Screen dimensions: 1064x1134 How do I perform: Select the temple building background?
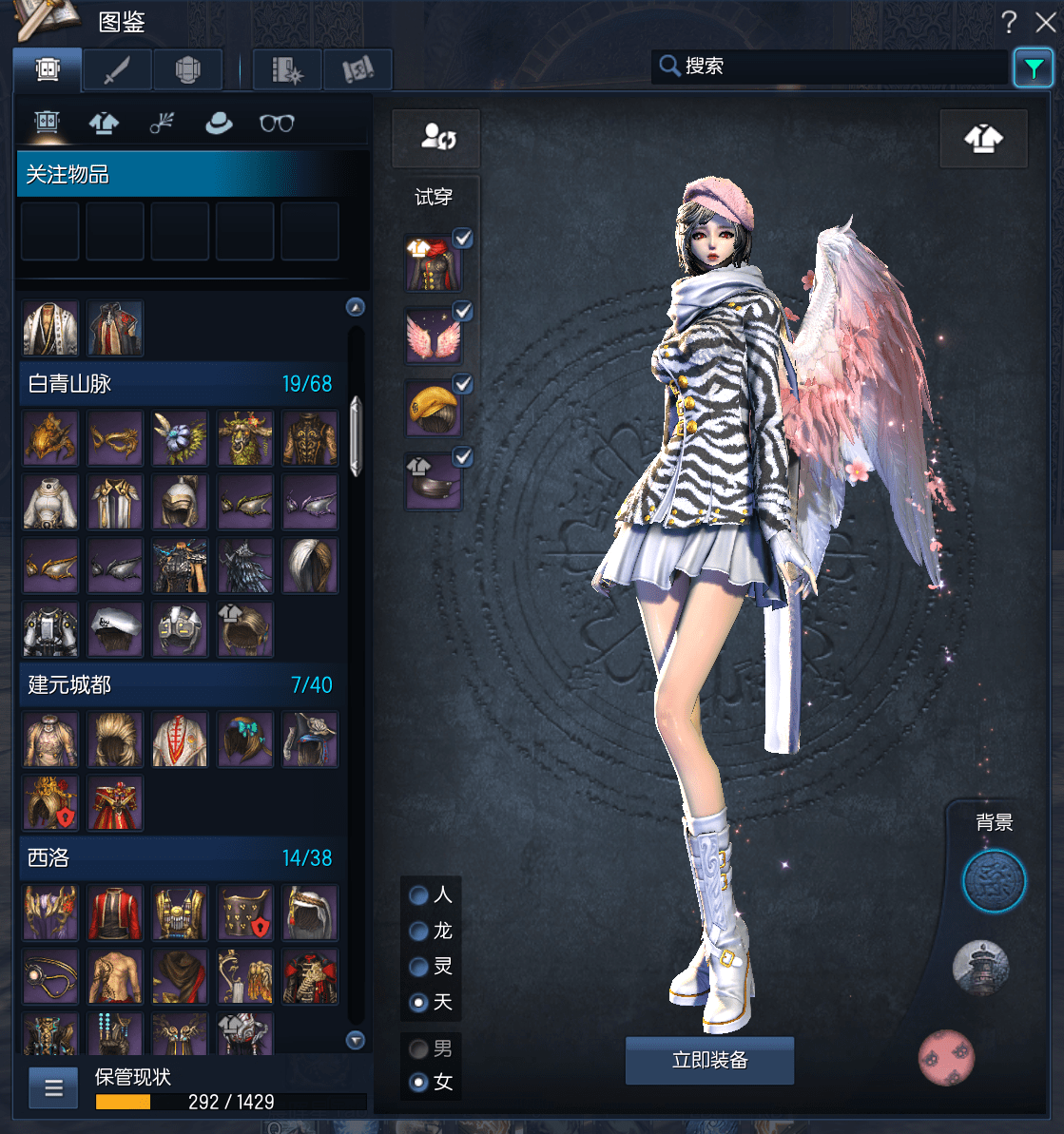[x=980, y=968]
